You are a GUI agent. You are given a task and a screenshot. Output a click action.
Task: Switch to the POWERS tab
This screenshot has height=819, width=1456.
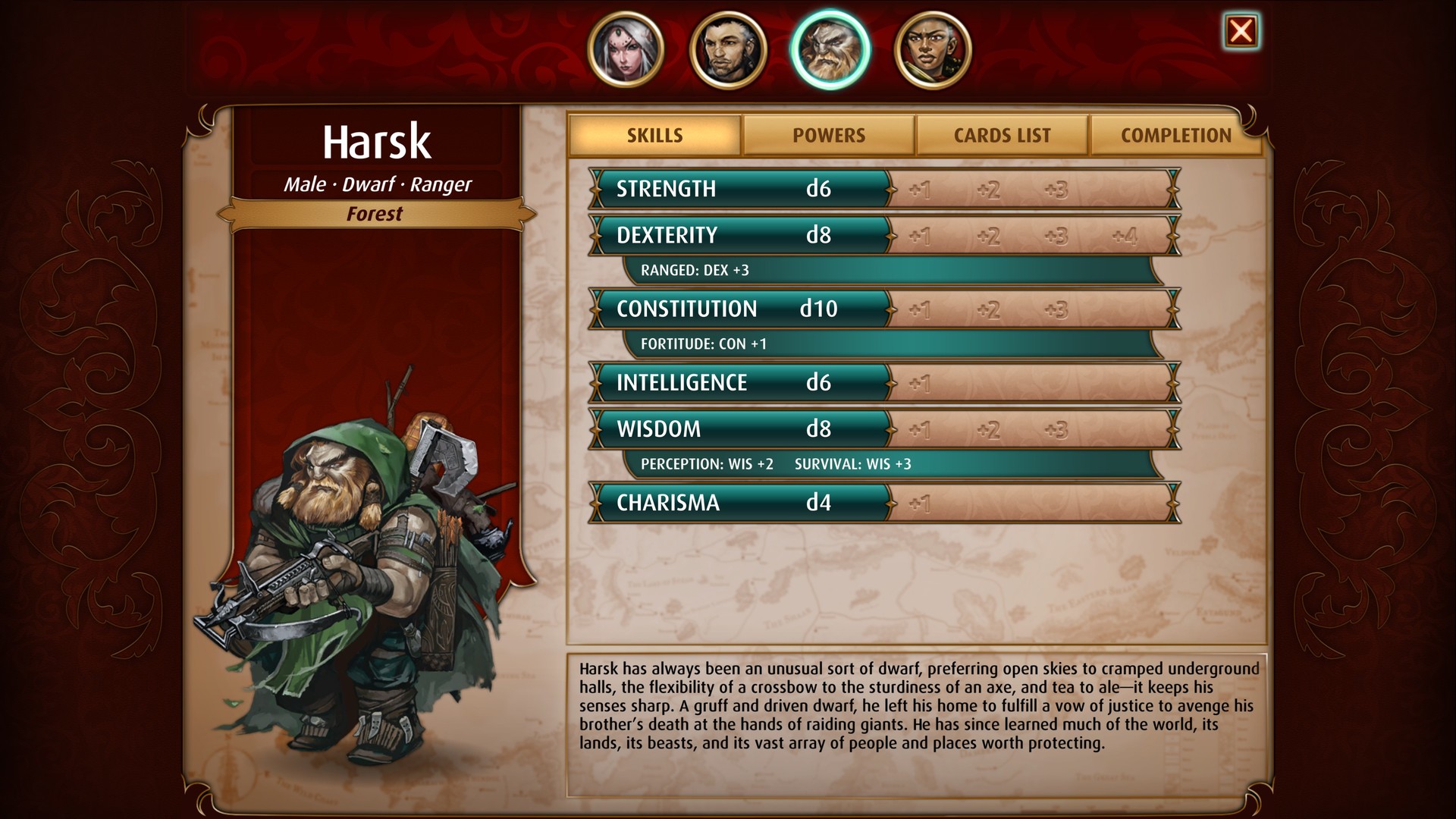point(828,135)
